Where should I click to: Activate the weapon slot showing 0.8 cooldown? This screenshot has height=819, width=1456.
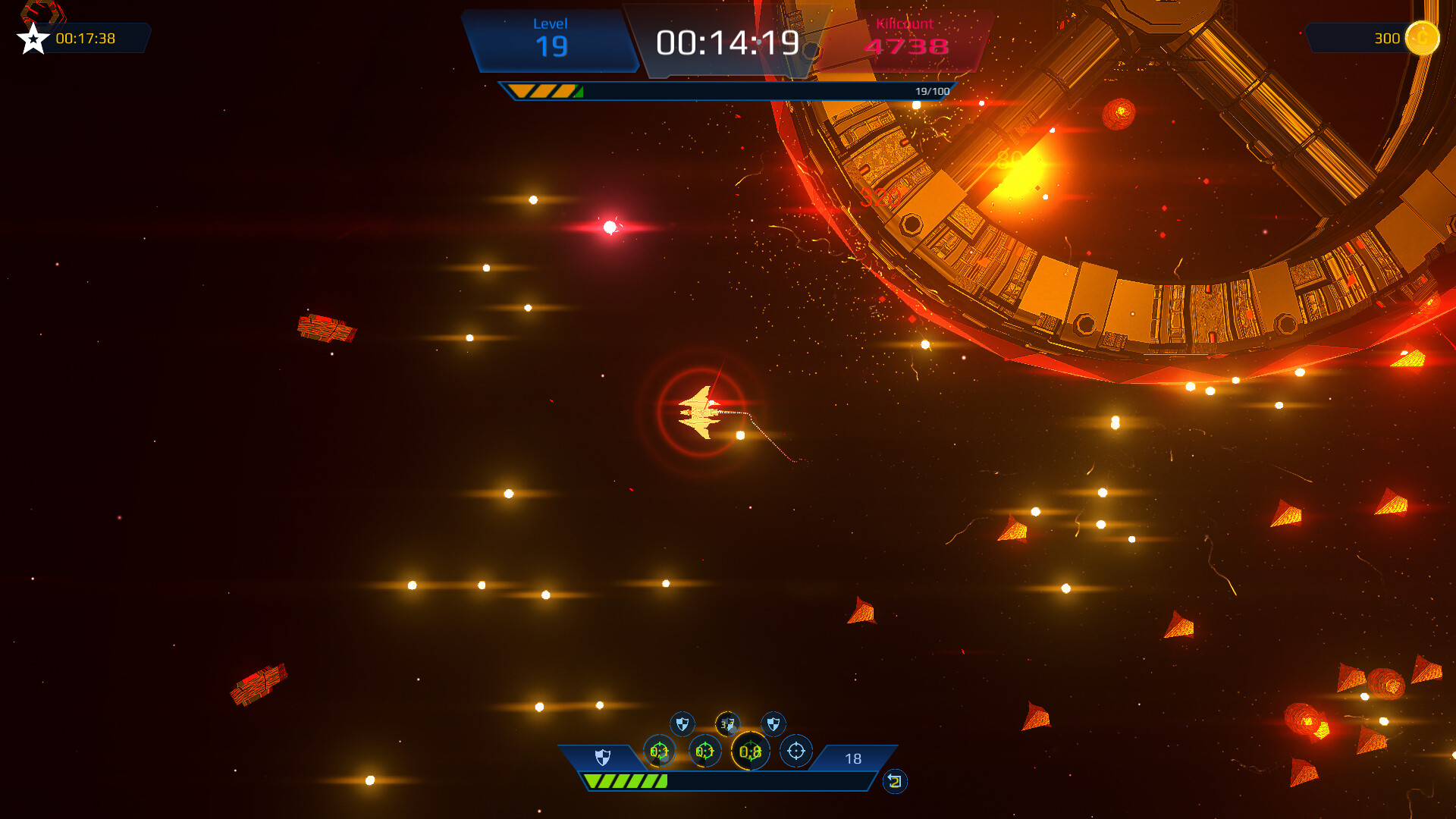click(x=750, y=752)
